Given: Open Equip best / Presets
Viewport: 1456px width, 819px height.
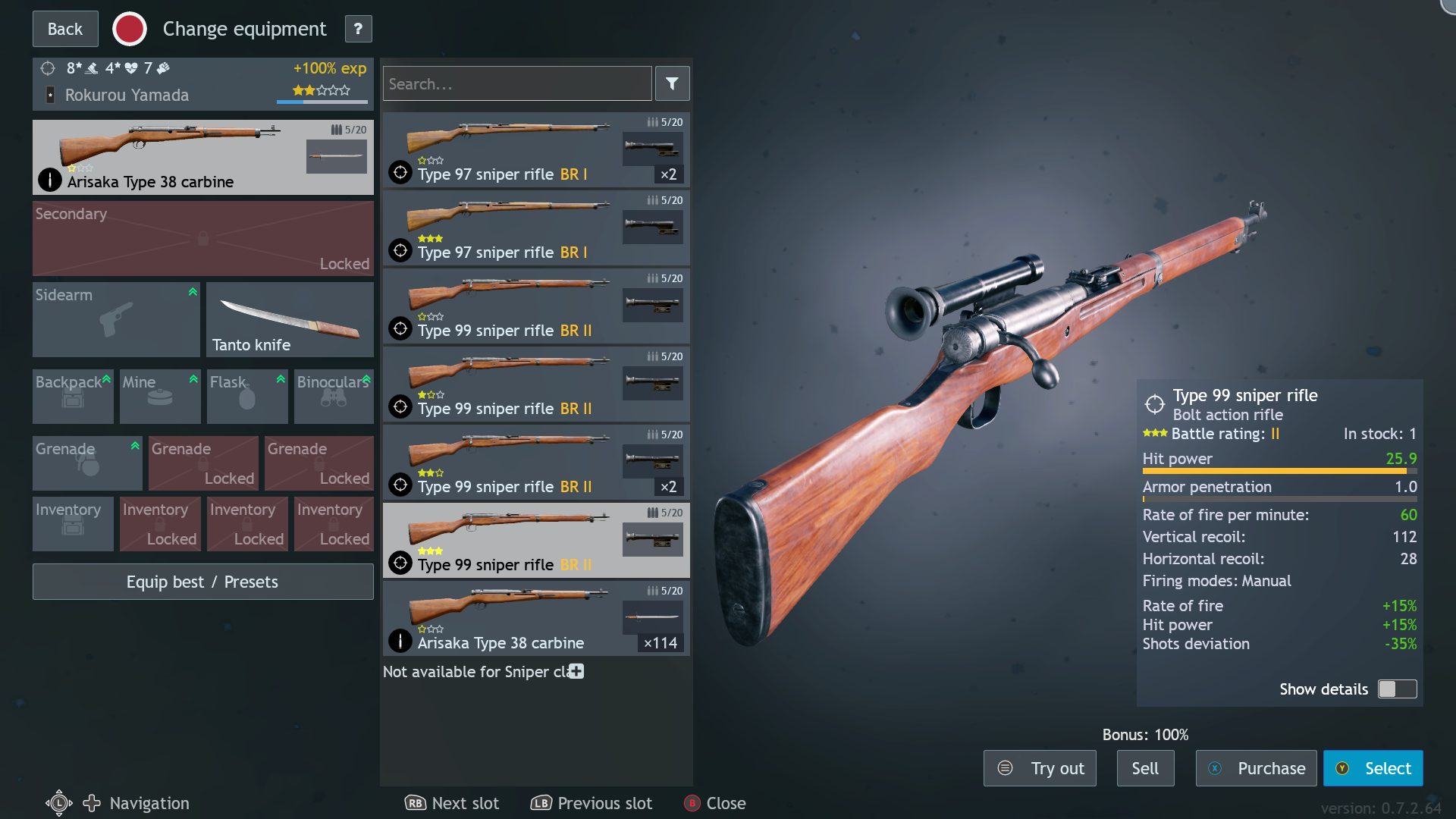Looking at the screenshot, I should point(202,582).
